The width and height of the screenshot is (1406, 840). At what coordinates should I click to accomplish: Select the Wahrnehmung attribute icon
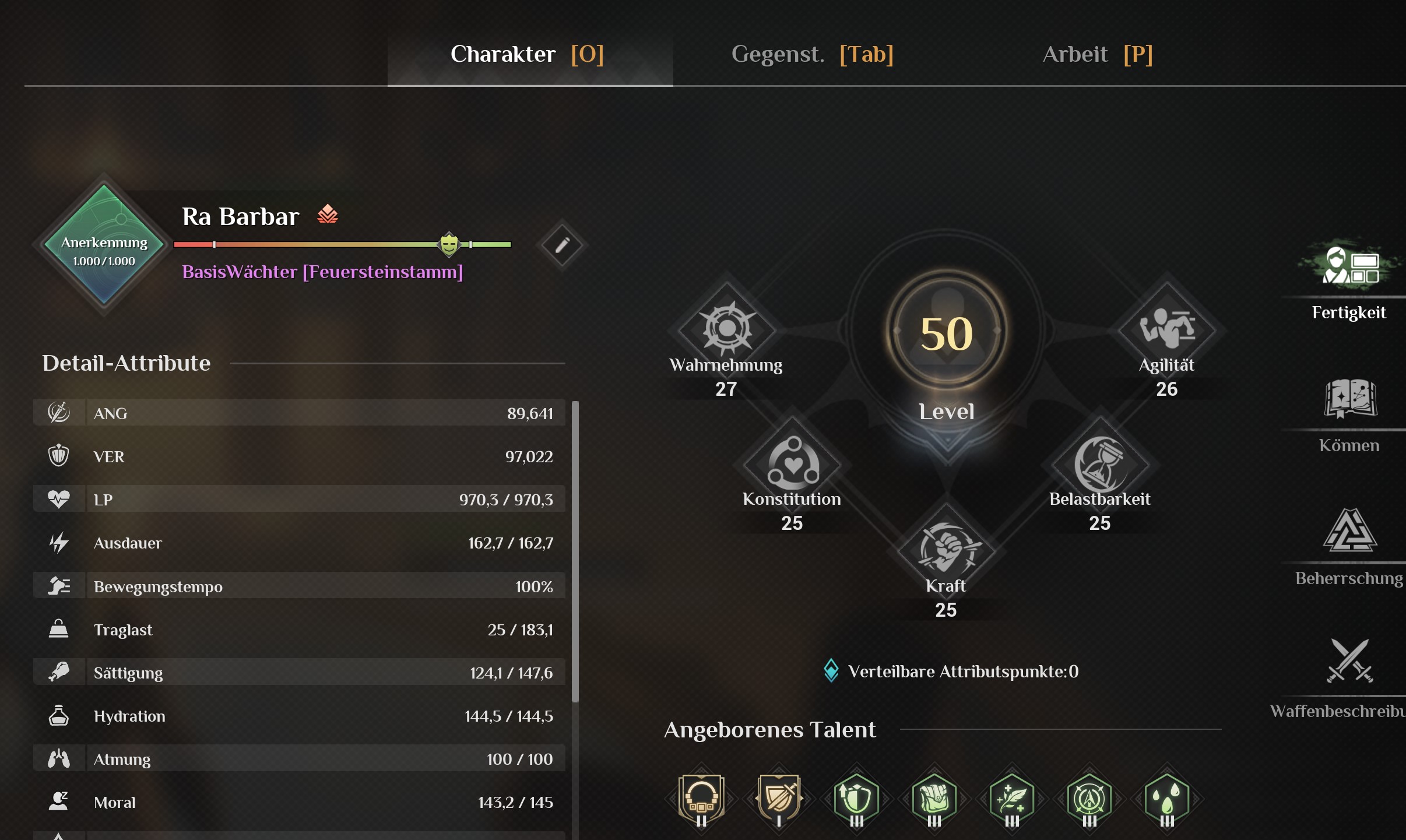[x=727, y=328]
